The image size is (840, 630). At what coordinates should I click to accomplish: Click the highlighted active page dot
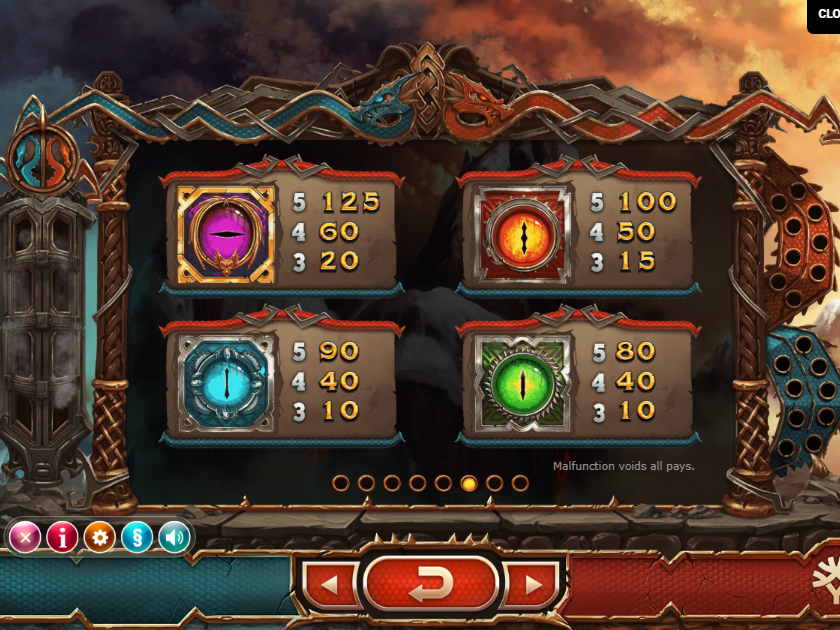point(469,483)
